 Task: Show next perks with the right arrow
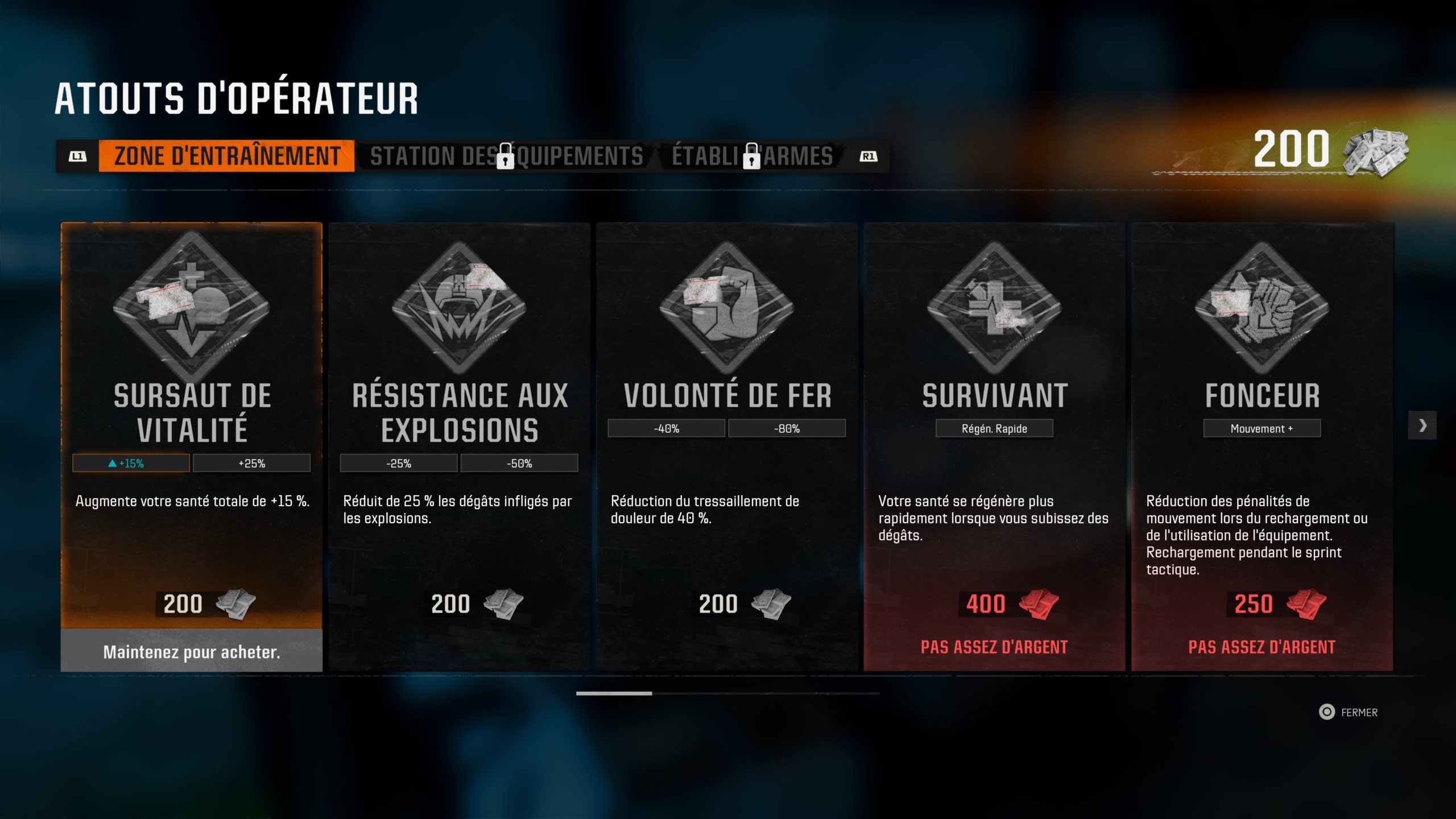point(1422,425)
